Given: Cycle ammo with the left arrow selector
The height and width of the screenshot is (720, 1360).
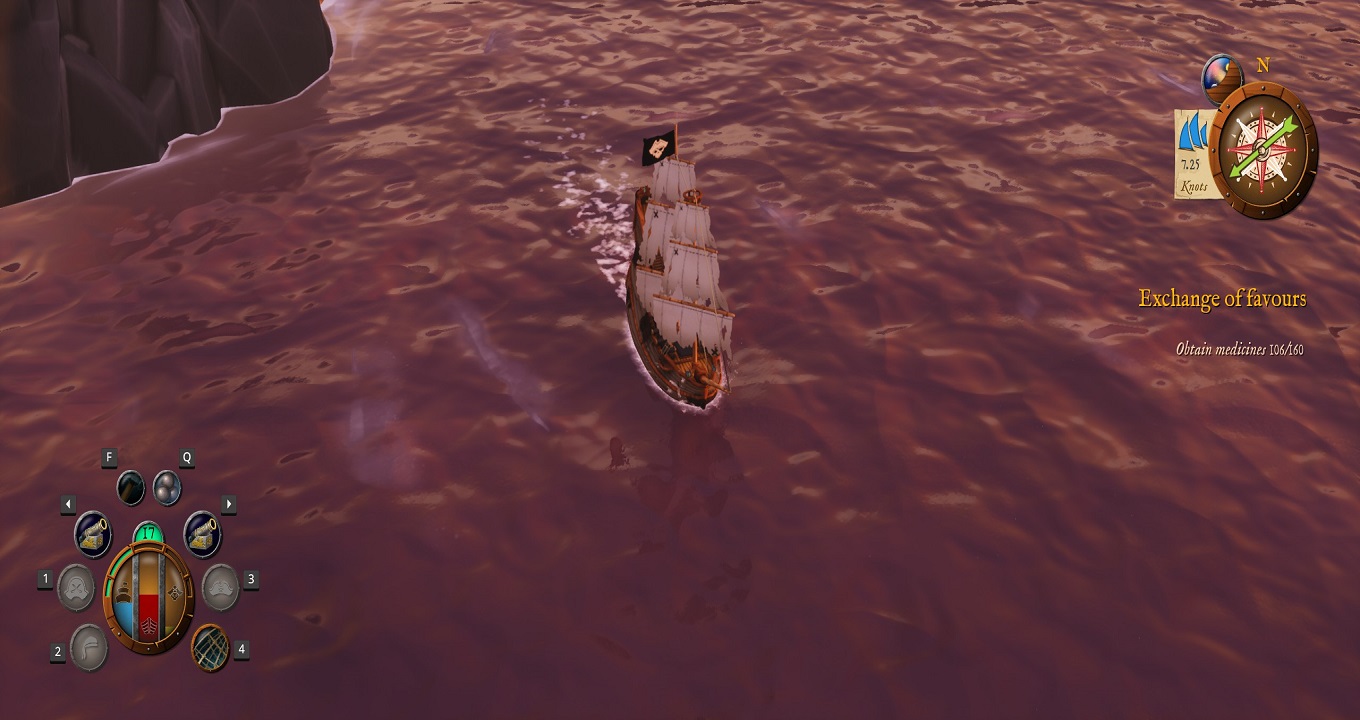Looking at the screenshot, I should point(68,503).
